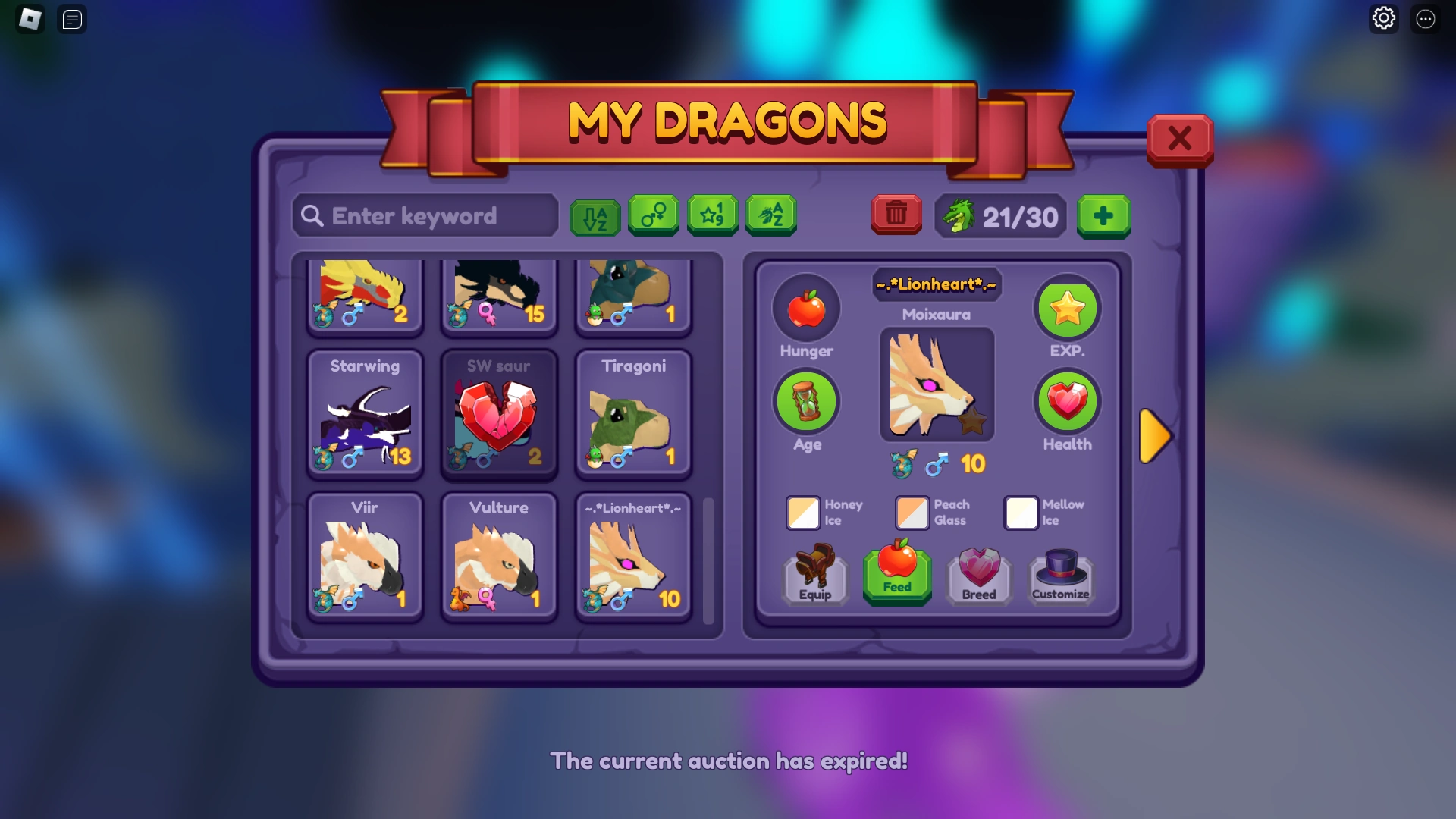This screenshot has height=819, width=1456.
Task: Enable the Peach Glass option
Action: click(912, 513)
